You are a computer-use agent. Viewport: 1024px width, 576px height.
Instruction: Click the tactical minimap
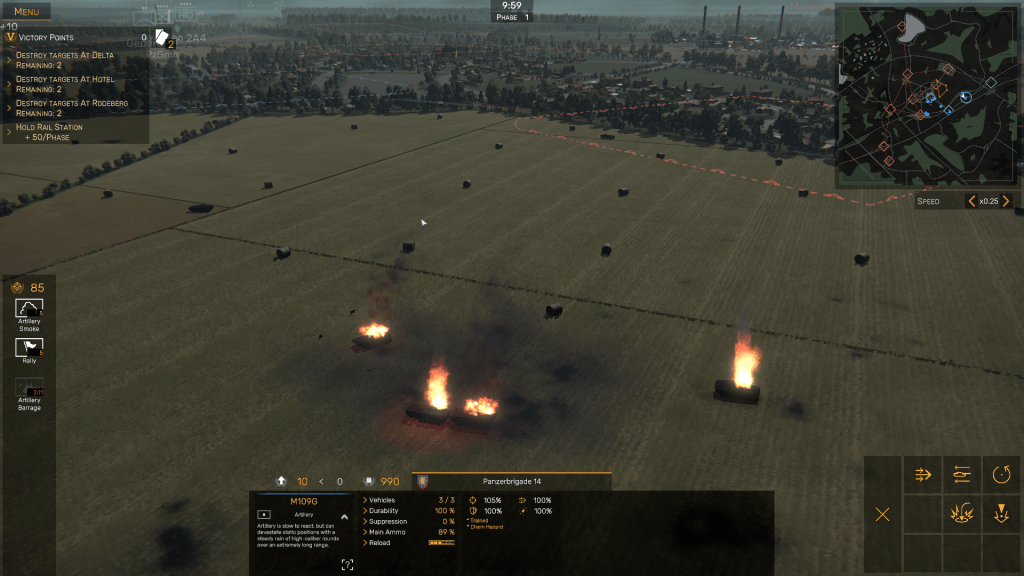[x=919, y=93]
